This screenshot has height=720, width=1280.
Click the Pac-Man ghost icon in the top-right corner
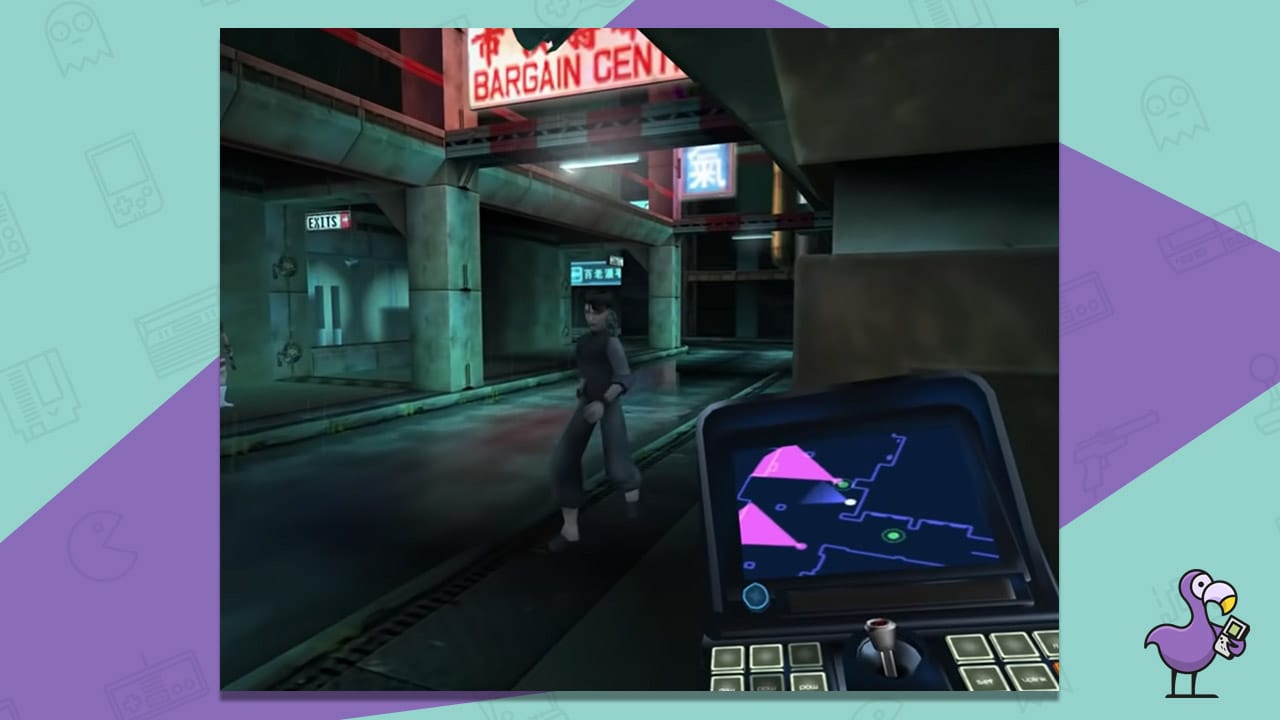tap(1173, 109)
